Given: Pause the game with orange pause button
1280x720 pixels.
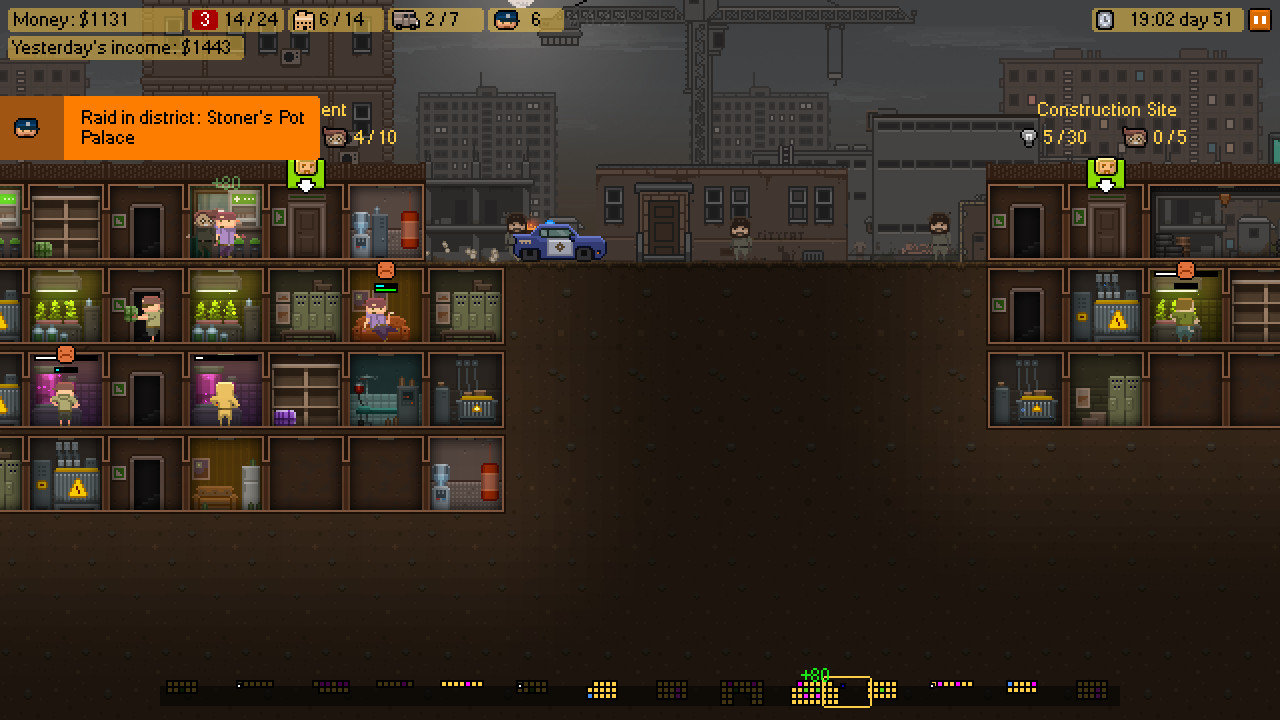Looking at the screenshot, I should [x=1263, y=19].
